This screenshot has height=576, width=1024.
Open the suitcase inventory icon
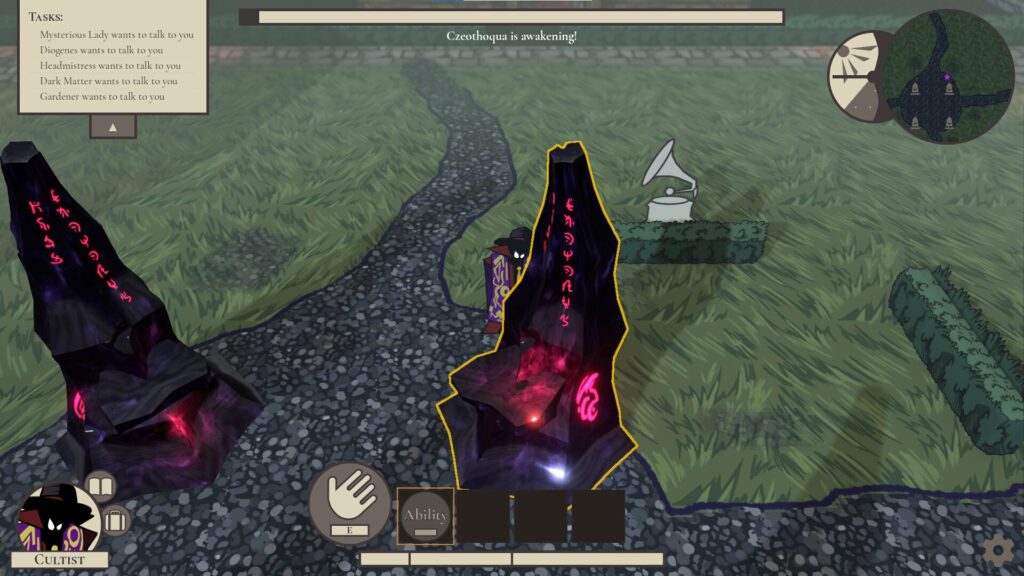[116, 520]
